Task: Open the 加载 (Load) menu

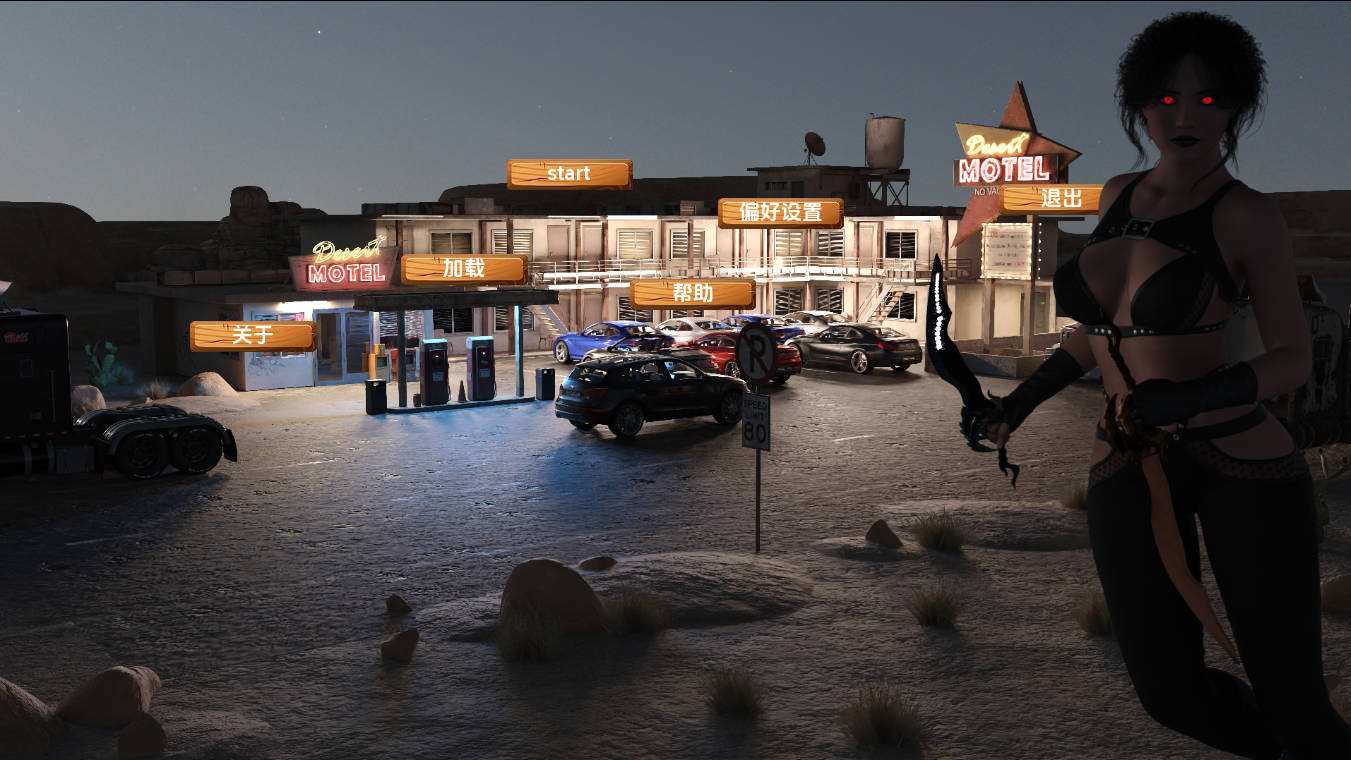Action: [x=464, y=269]
